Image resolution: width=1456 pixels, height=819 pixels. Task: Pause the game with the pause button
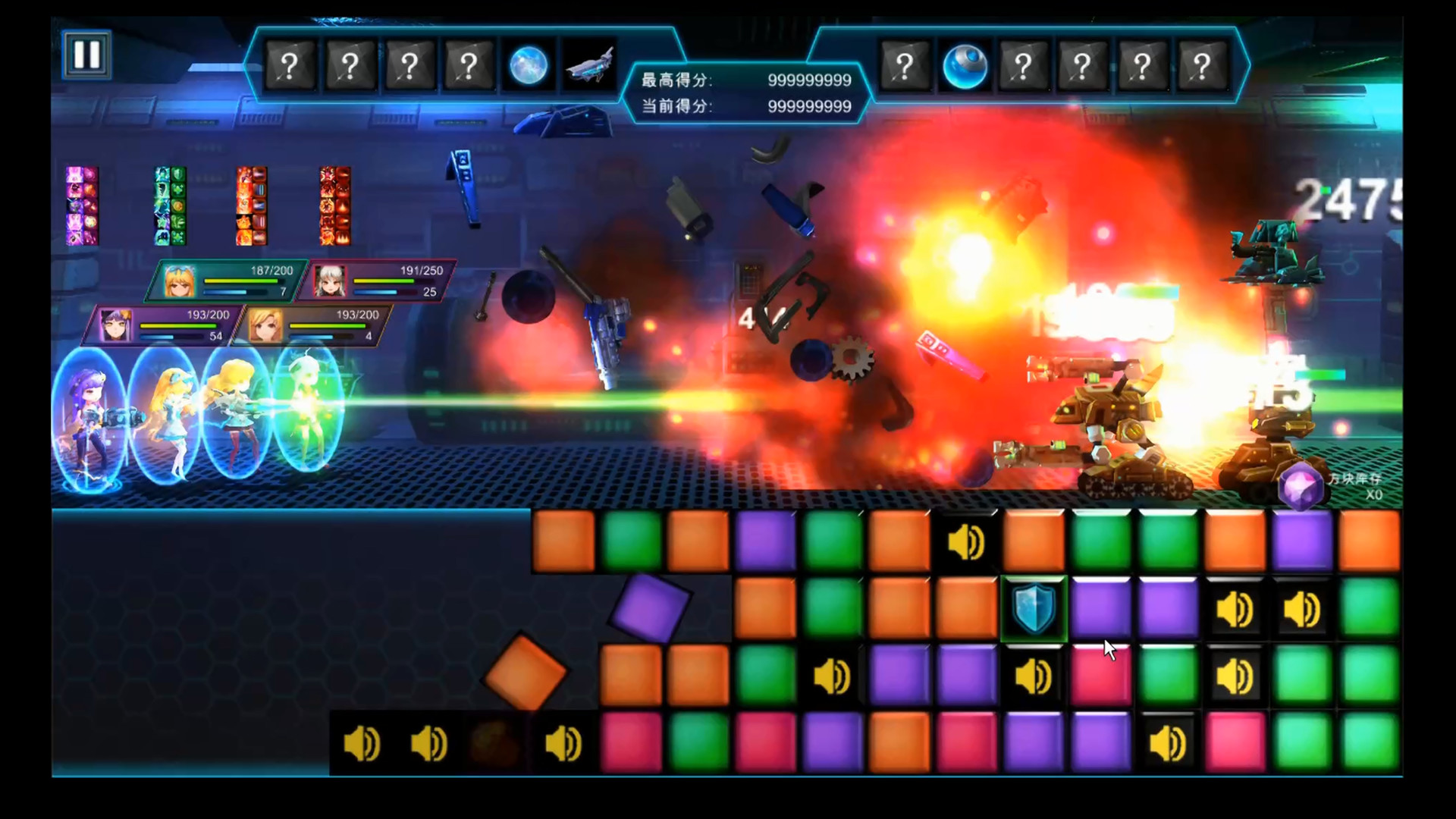click(x=86, y=55)
